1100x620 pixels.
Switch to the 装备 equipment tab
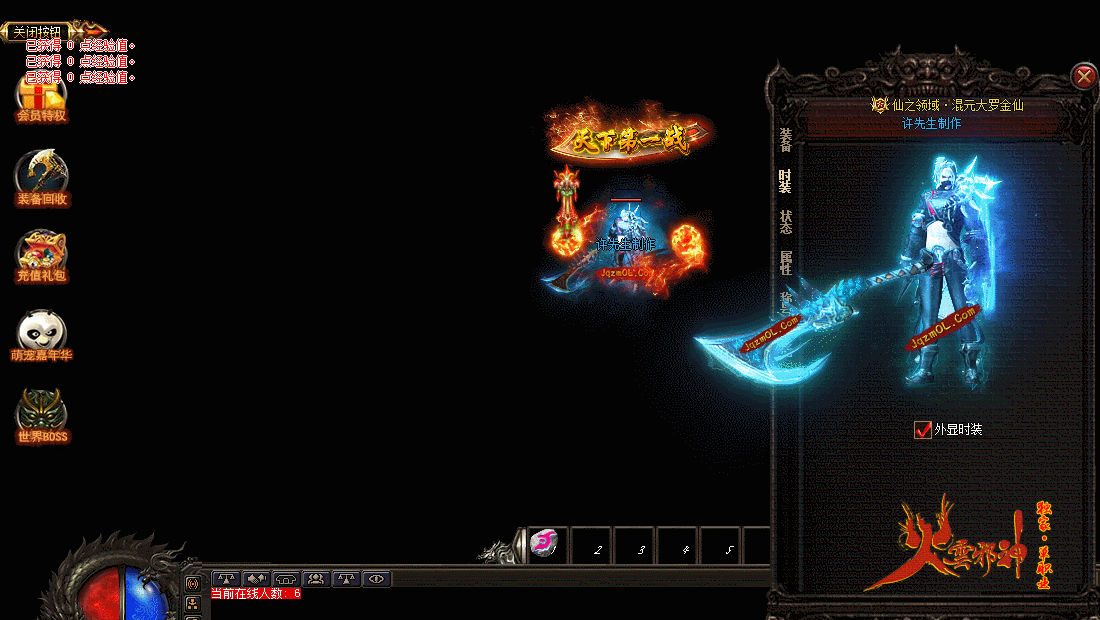[x=786, y=140]
